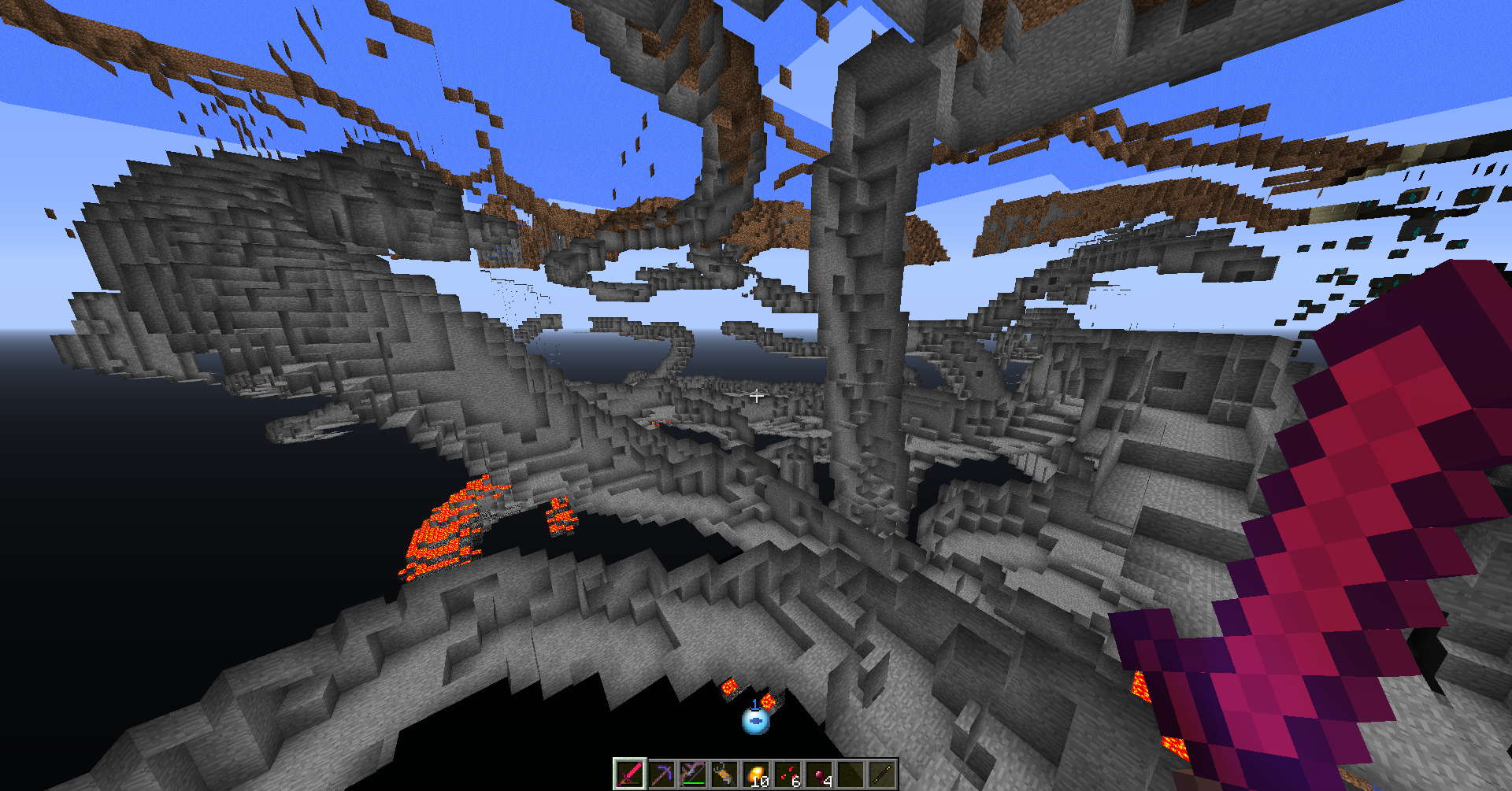This screenshot has width=1512, height=791.
Task: Pick the red petals stack of 6
Action: (x=787, y=774)
